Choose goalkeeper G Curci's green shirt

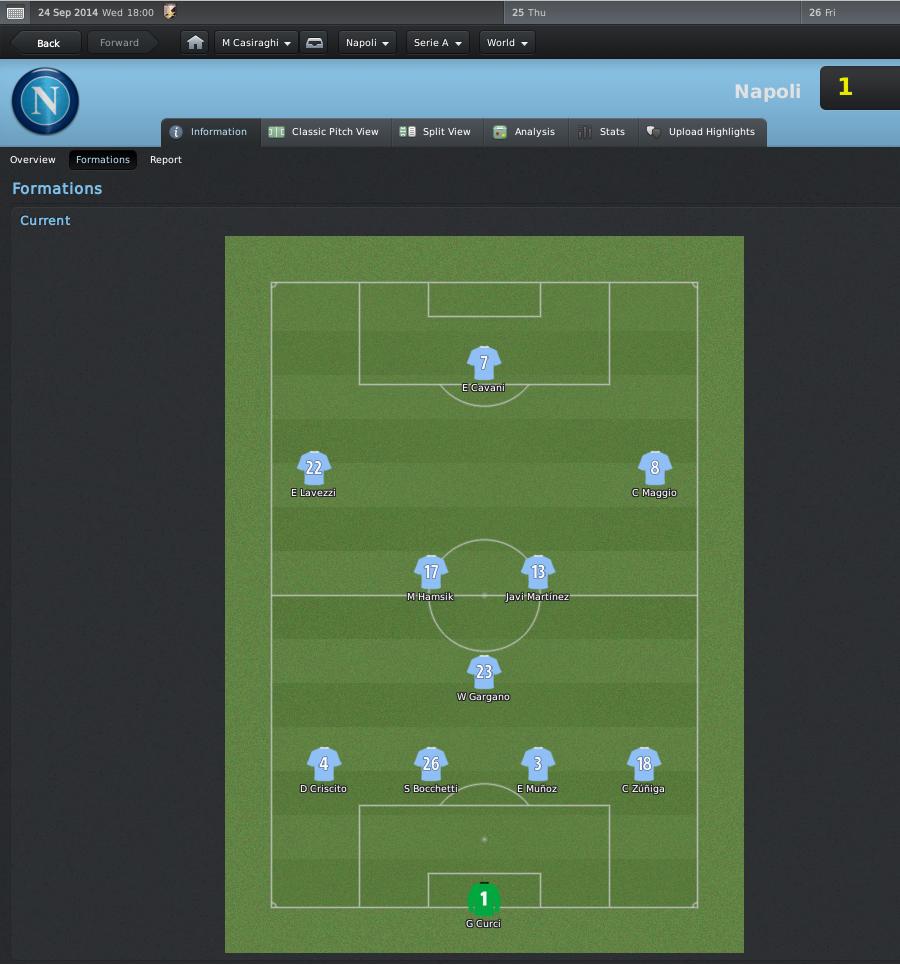[x=484, y=899]
